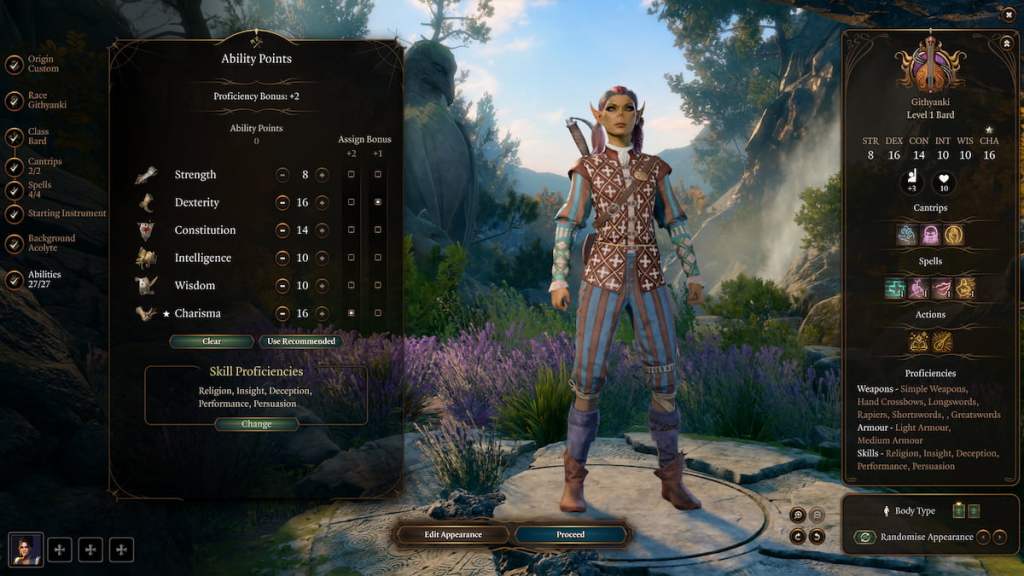Lower the Charisma score by one
1024x576 pixels.
point(283,314)
